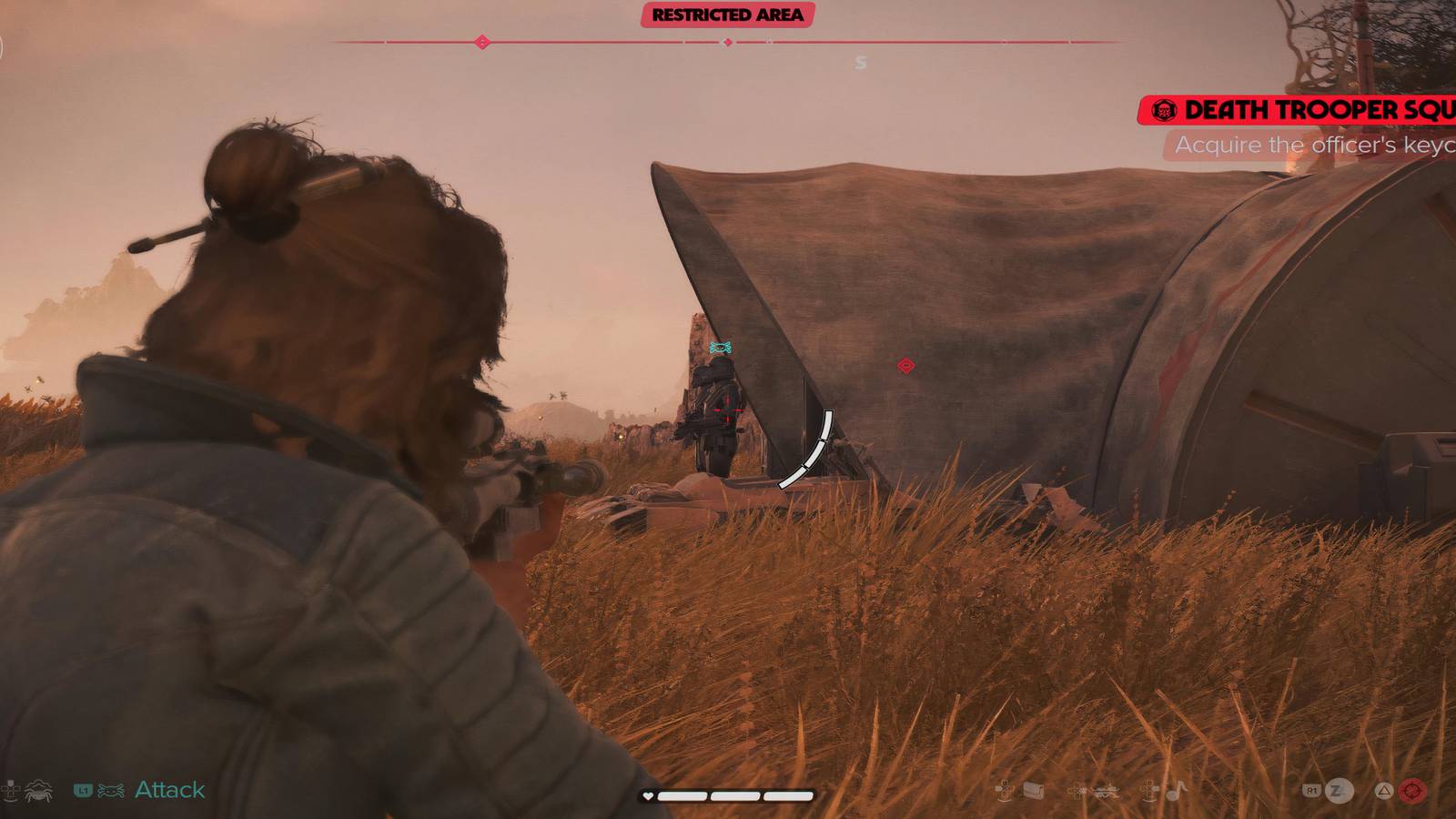Click the health bar at bottom center

[728, 794]
